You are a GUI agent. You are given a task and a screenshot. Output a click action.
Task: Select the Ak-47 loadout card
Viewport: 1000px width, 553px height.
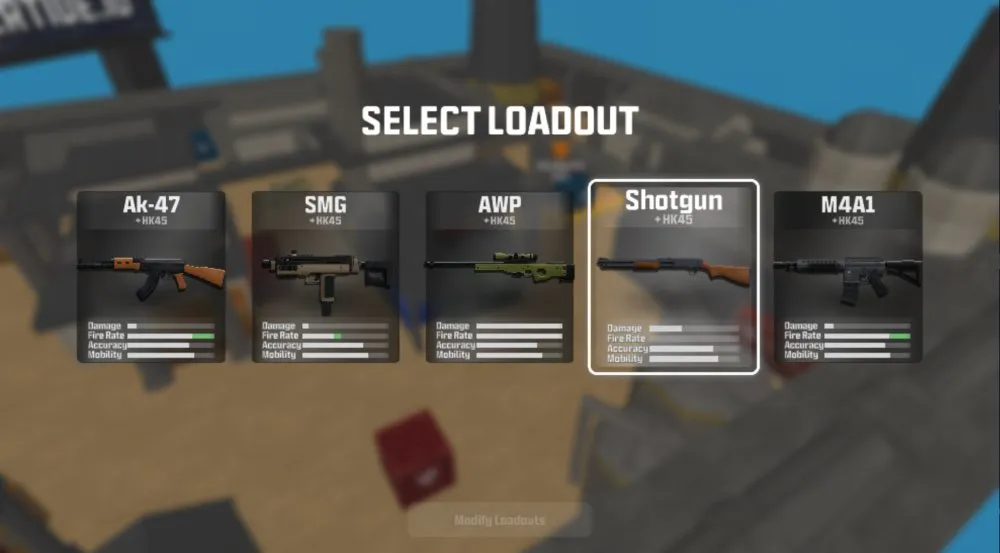[x=151, y=277]
